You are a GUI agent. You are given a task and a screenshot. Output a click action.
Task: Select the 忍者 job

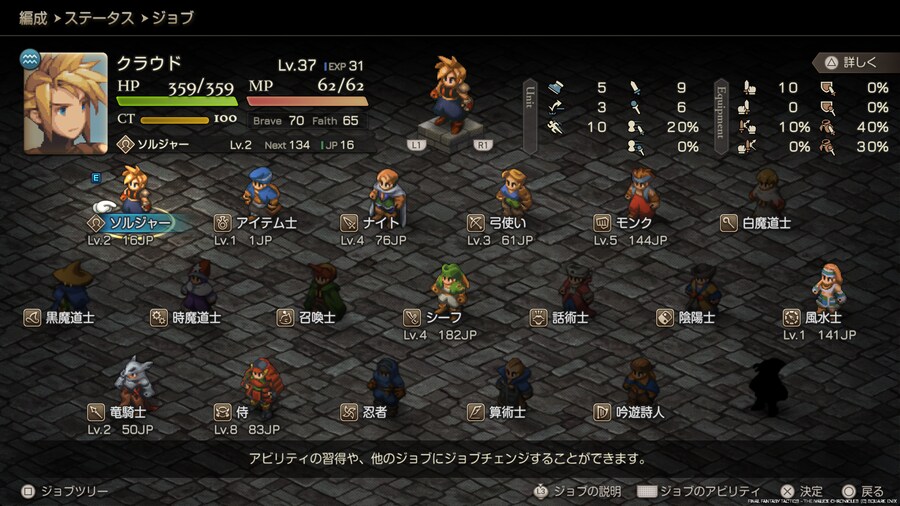pos(374,411)
